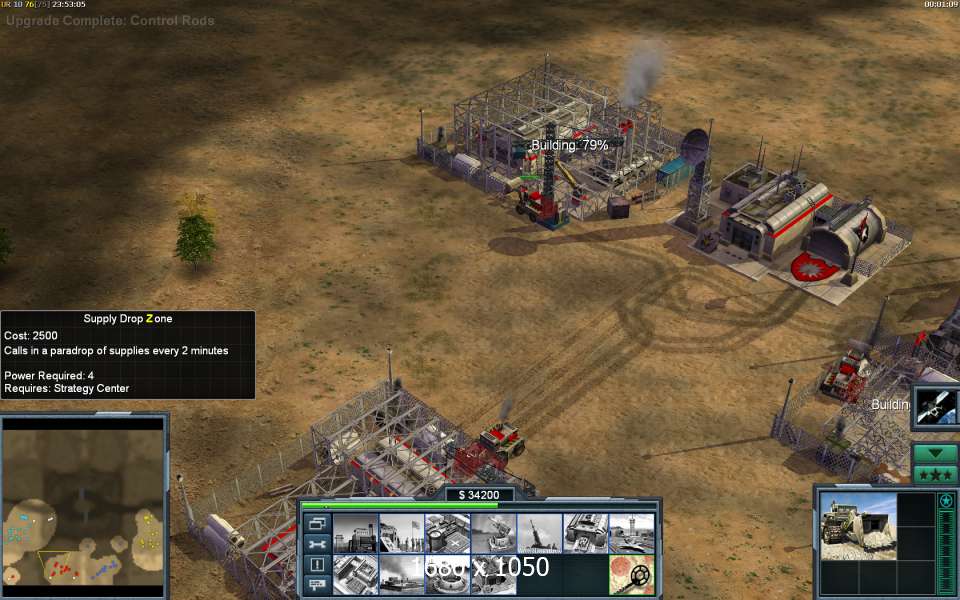Screen dimensions: 960x600
Task: Open the generals three-star promotions button
Action: pos(935,474)
